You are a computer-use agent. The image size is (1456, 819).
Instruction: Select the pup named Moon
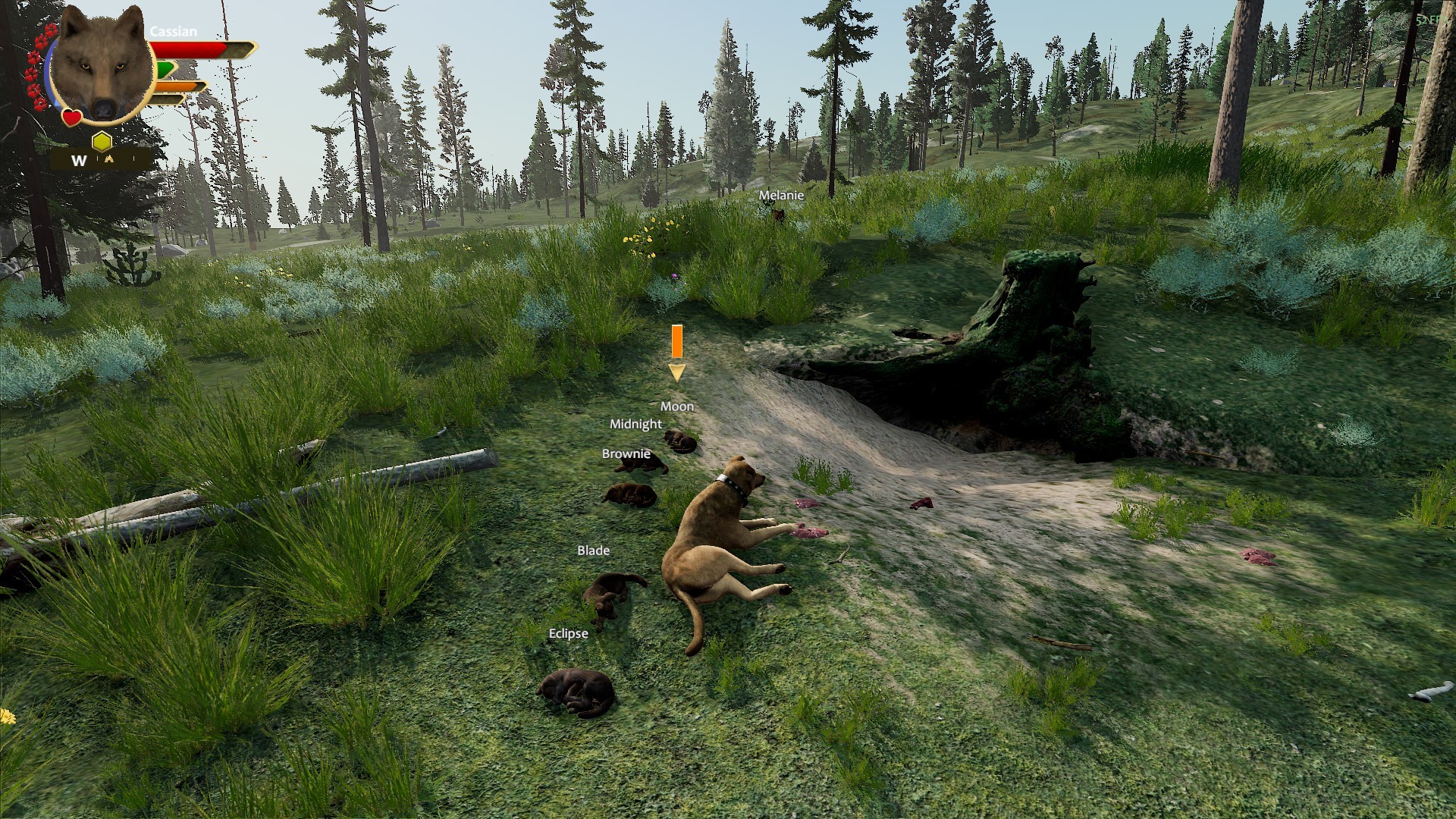pyautogui.click(x=681, y=441)
